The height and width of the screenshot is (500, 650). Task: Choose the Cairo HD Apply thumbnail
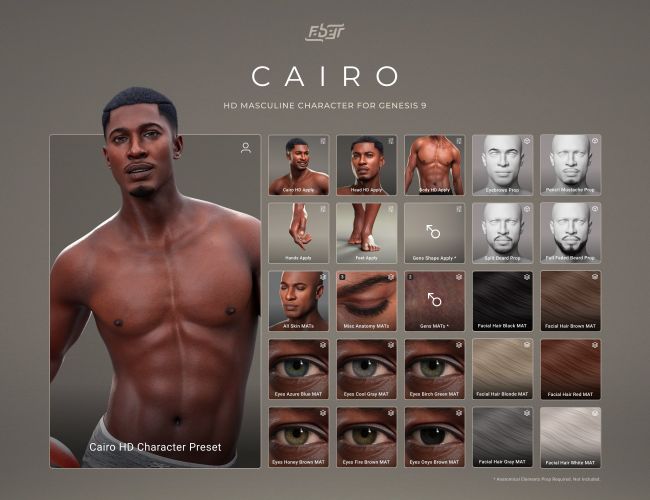(298, 165)
